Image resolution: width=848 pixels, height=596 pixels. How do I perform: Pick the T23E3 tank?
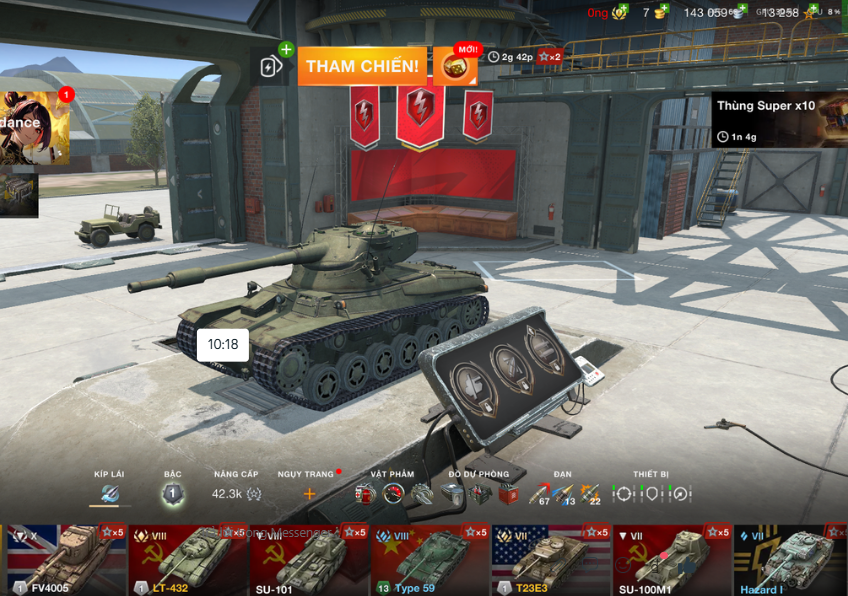tap(551, 560)
